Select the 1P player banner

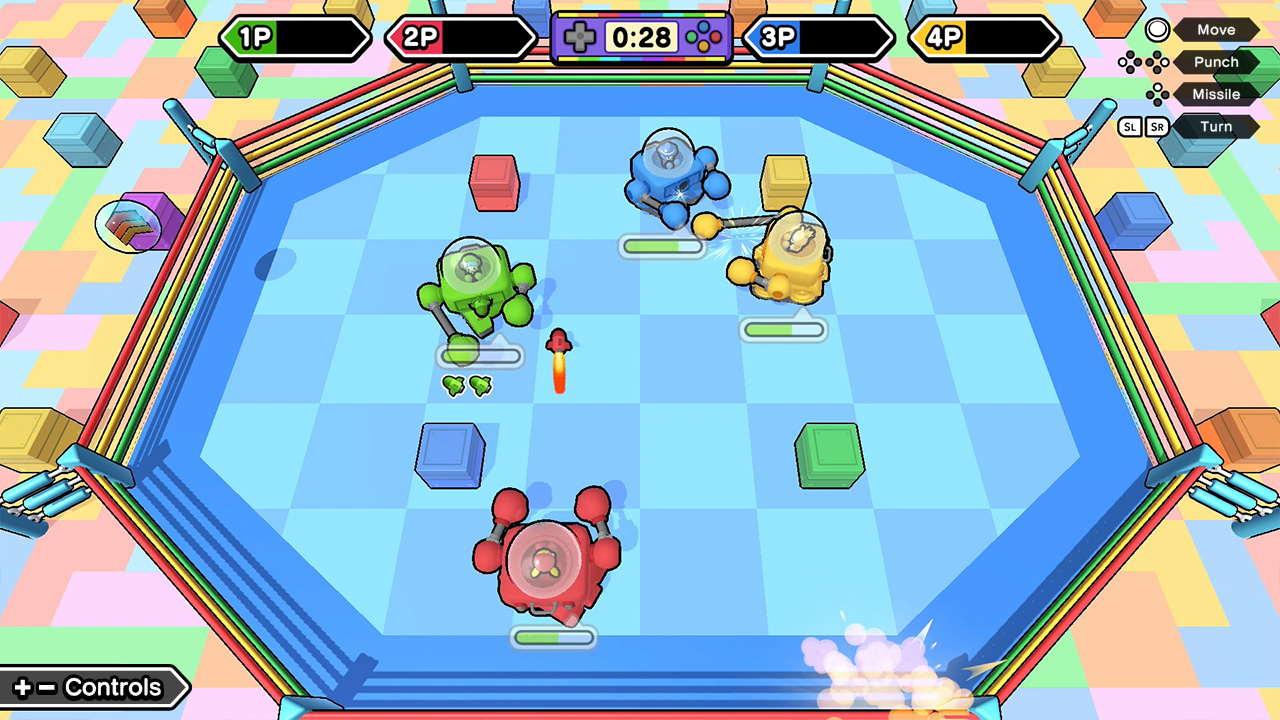[x=295, y=39]
